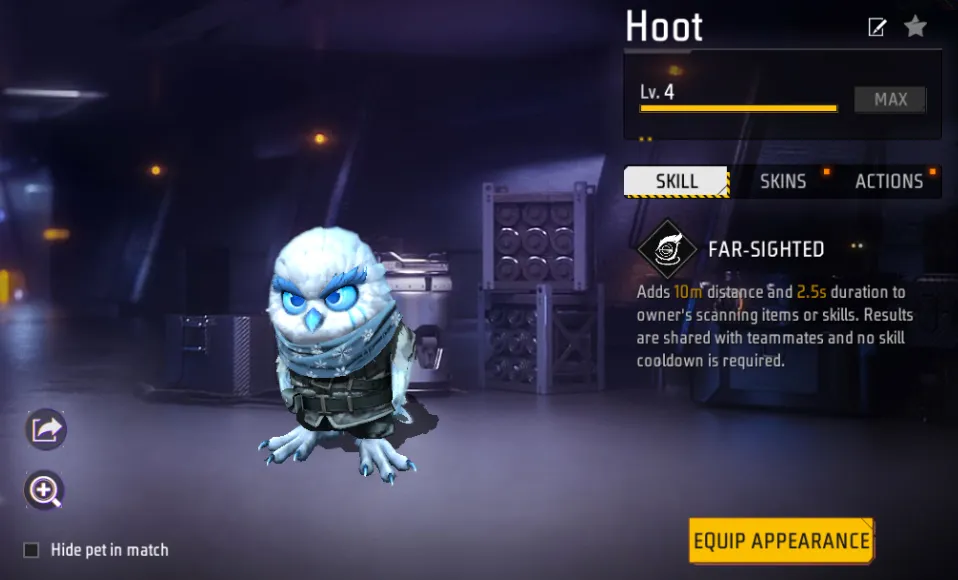
Task: Mark Hoot with the star icon
Action: coord(915,27)
